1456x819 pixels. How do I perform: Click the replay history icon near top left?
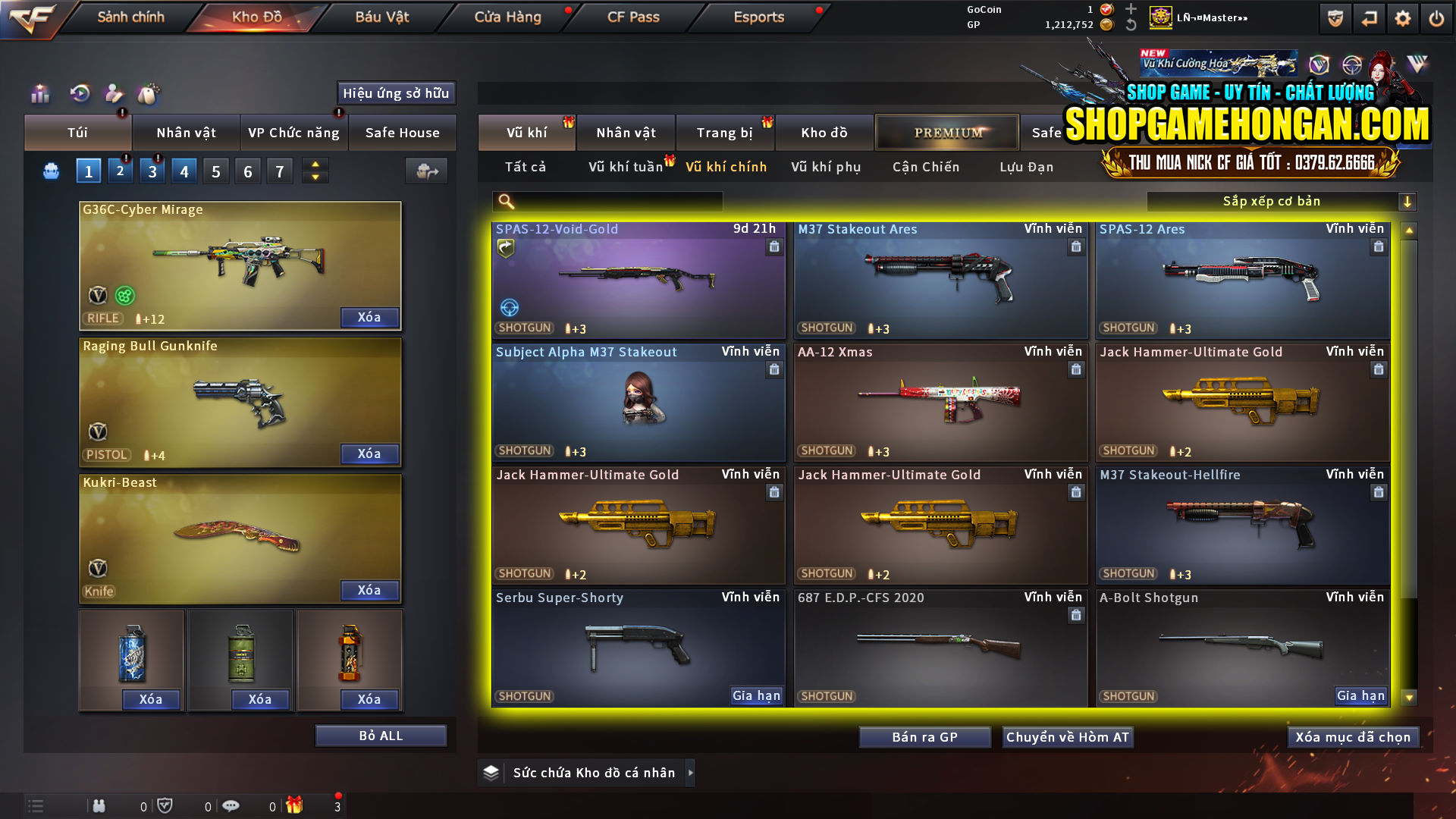click(80, 94)
